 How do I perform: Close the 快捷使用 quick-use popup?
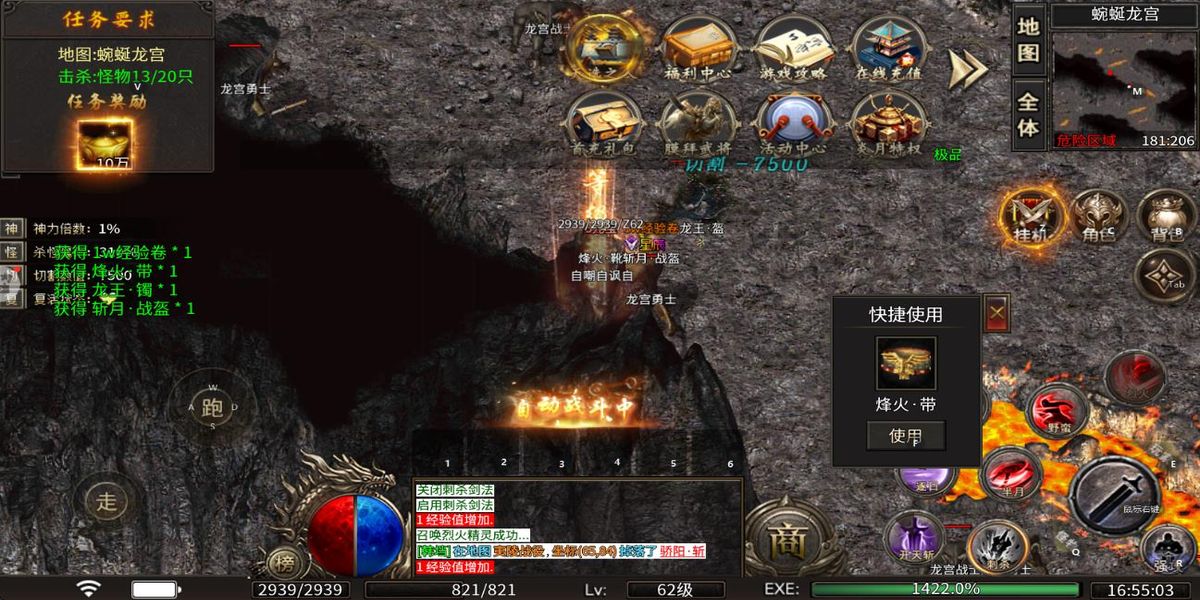[997, 312]
